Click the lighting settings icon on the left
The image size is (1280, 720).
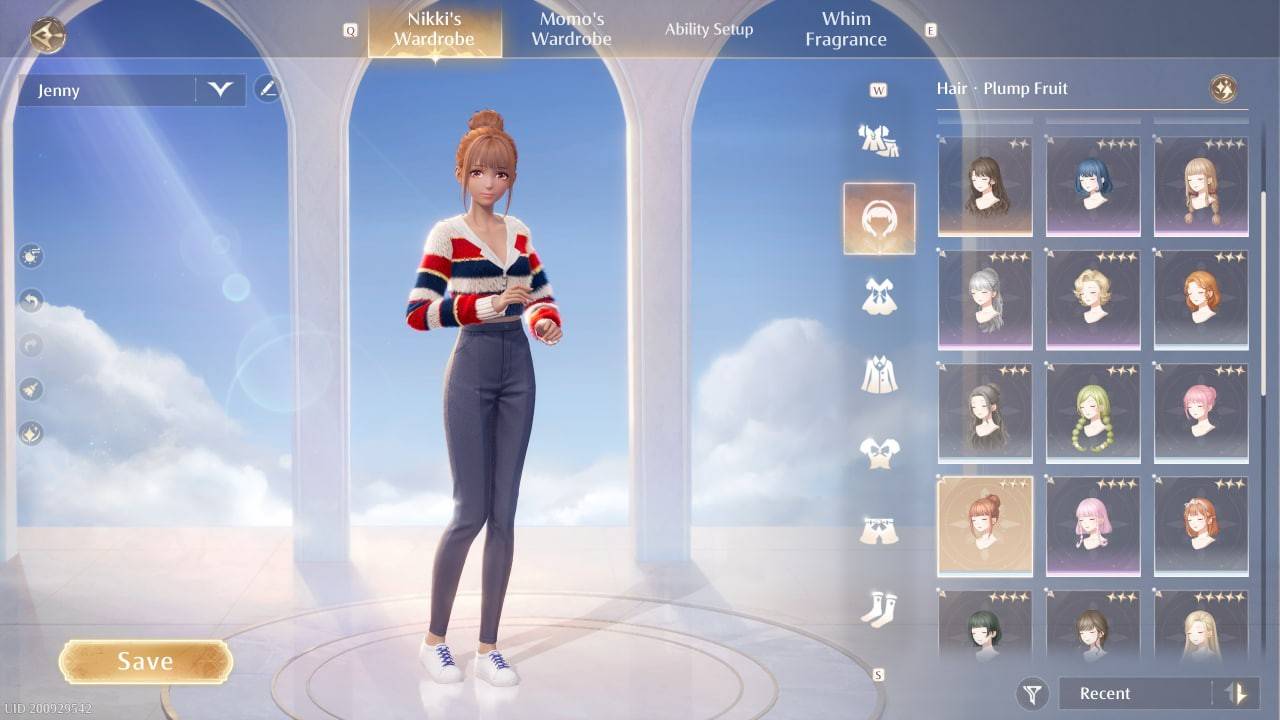[30, 256]
